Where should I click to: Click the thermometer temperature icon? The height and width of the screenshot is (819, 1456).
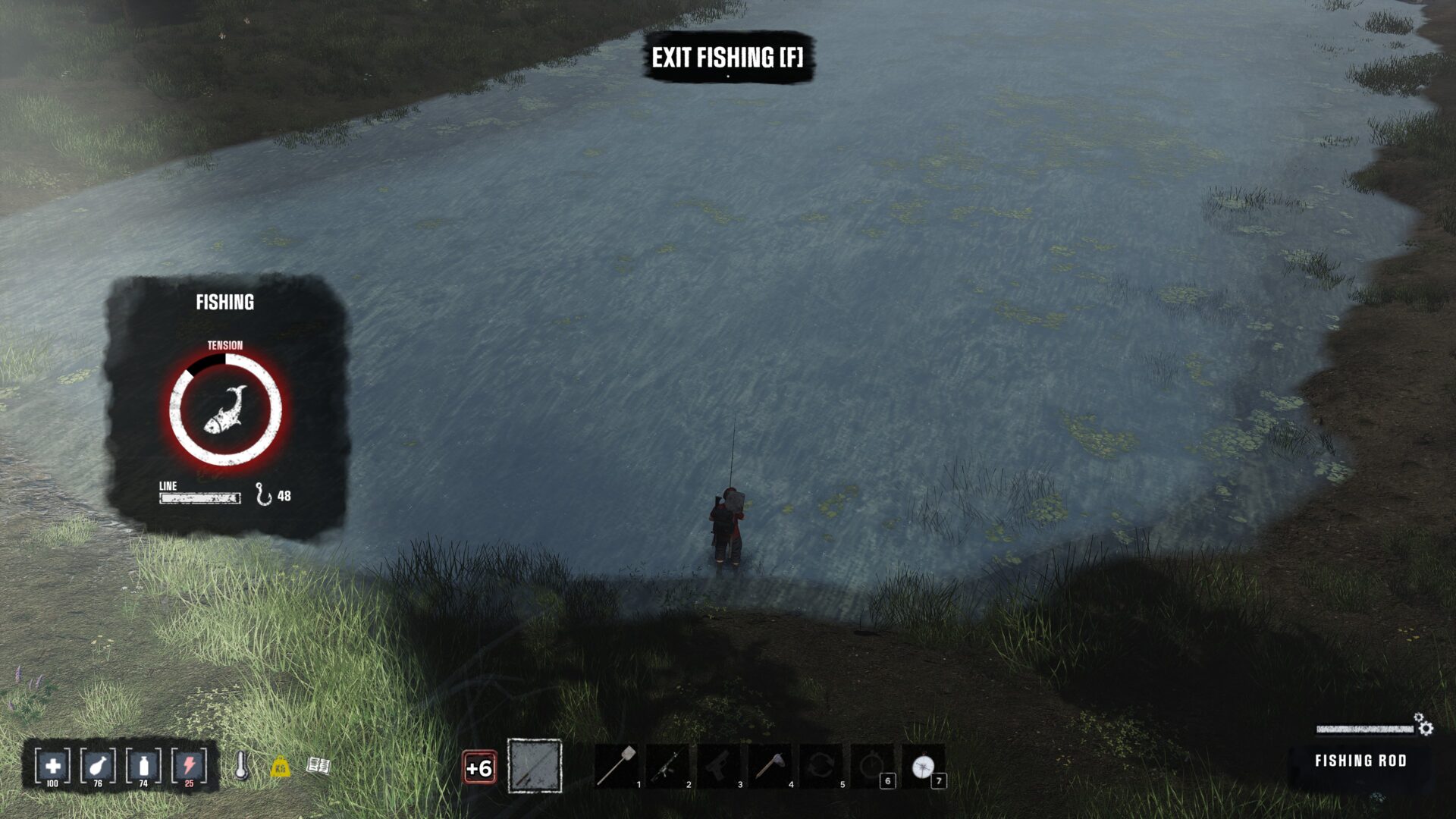click(242, 765)
